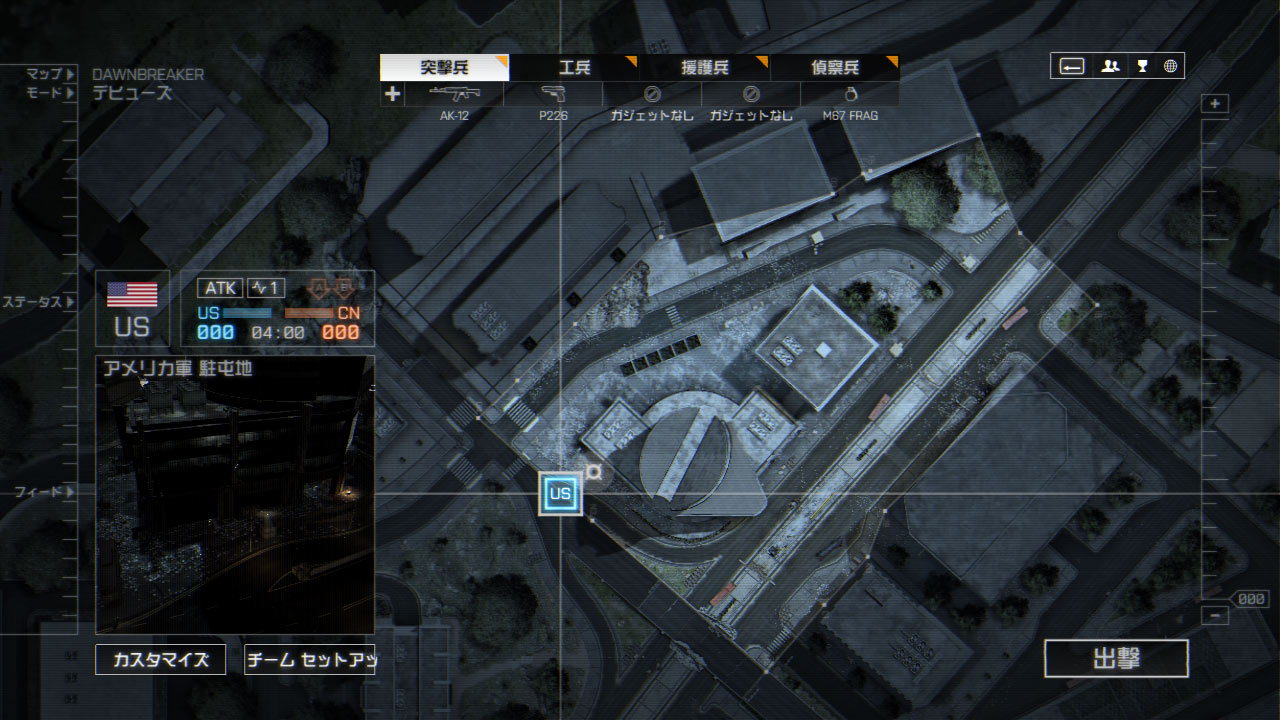Open the チーム セットアップ team setup

(310, 660)
